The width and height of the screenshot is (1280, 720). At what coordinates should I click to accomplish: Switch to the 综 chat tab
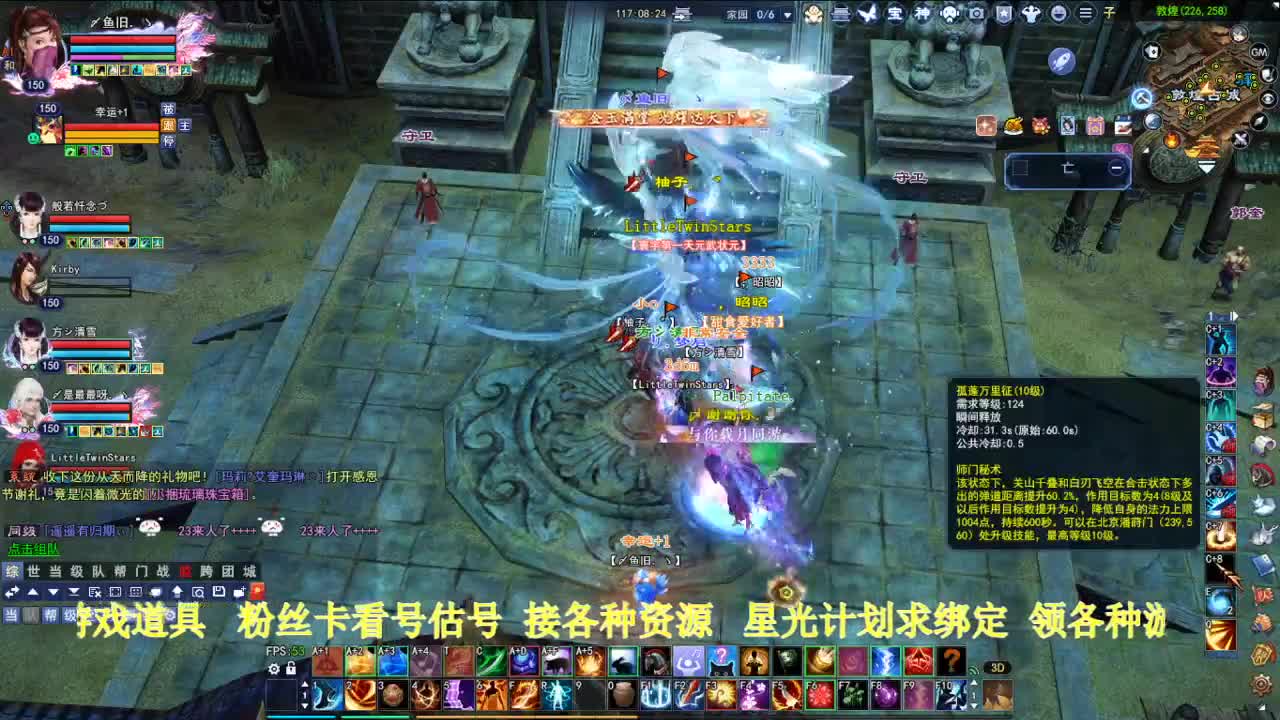12,572
